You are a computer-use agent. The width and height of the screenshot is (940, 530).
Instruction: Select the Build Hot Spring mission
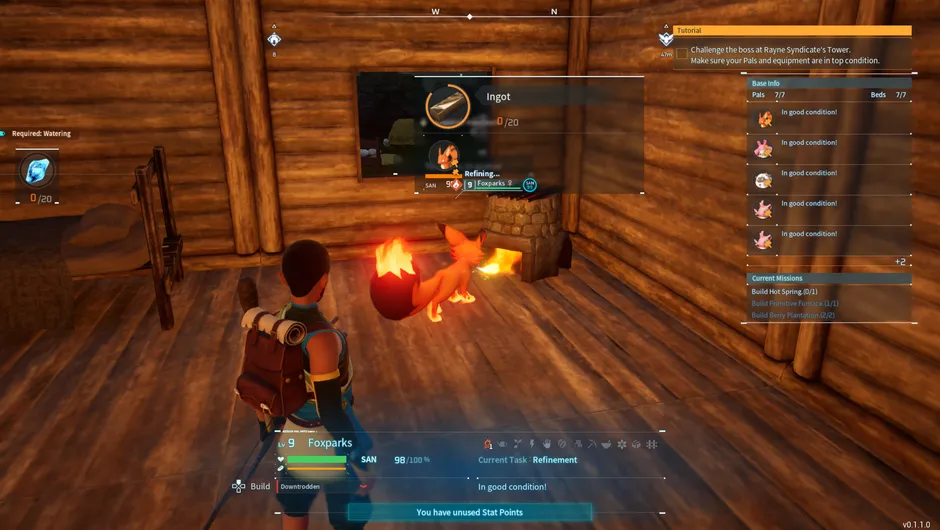click(x=784, y=291)
